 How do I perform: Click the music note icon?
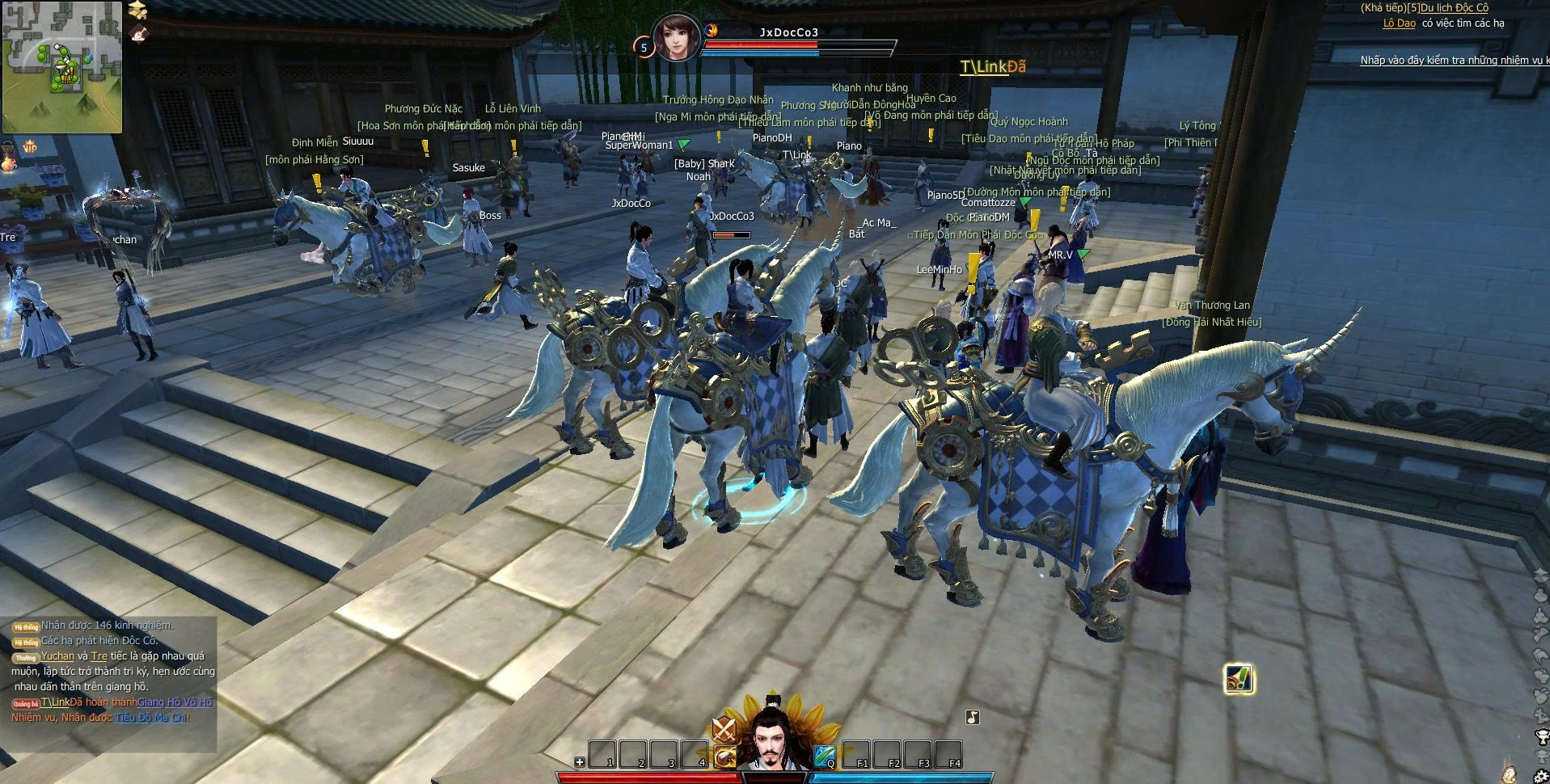(973, 717)
